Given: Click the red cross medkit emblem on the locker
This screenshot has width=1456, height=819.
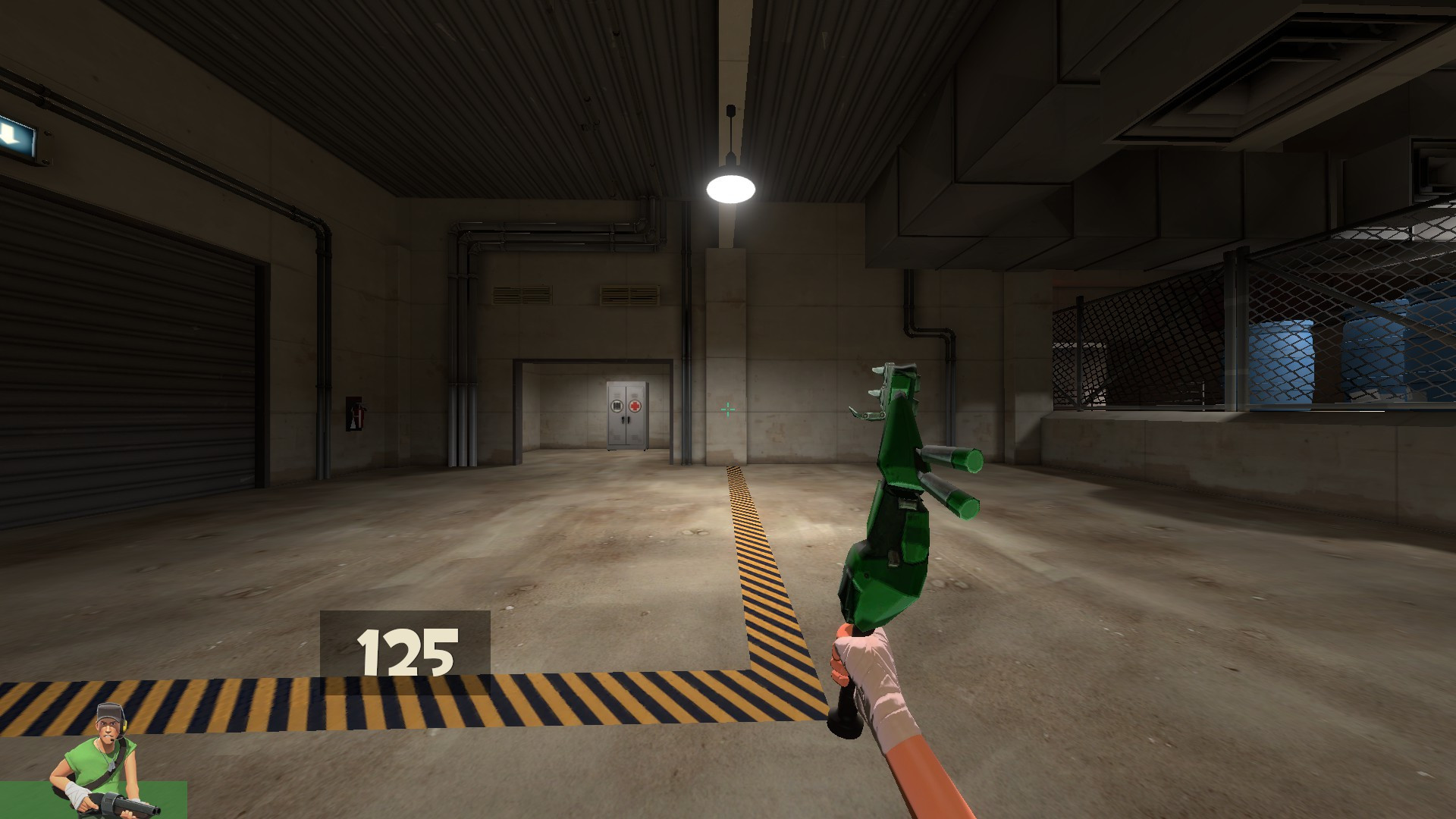Looking at the screenshot, I should 635,406.
